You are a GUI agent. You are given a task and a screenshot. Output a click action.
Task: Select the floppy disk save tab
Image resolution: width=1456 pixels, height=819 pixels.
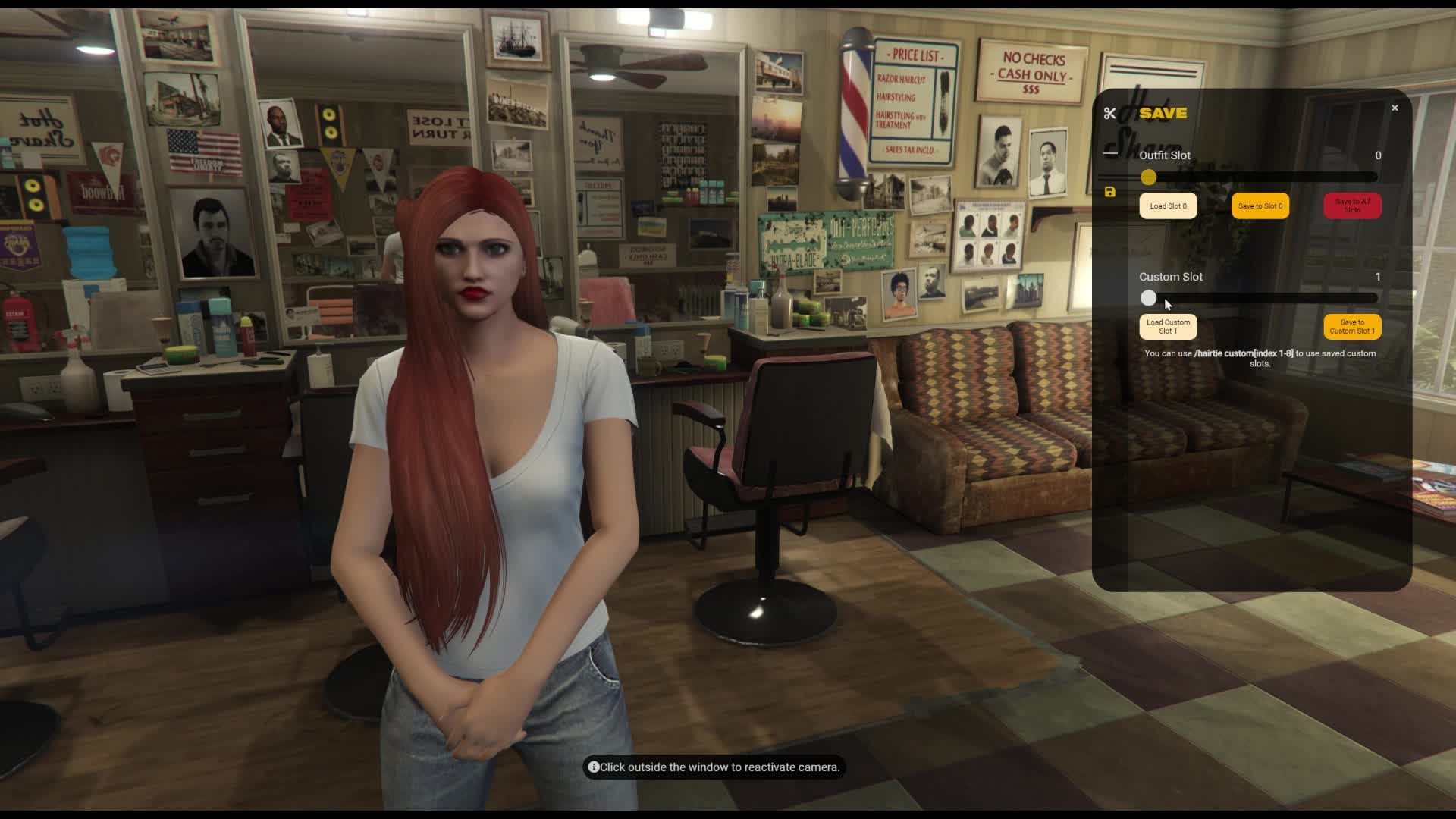[x=1110, y=193]
